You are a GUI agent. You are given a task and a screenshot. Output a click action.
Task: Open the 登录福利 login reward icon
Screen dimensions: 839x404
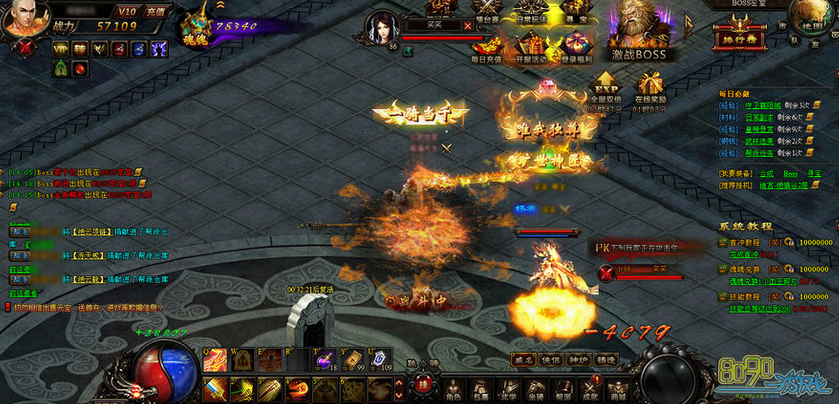(x=574, y=45)
